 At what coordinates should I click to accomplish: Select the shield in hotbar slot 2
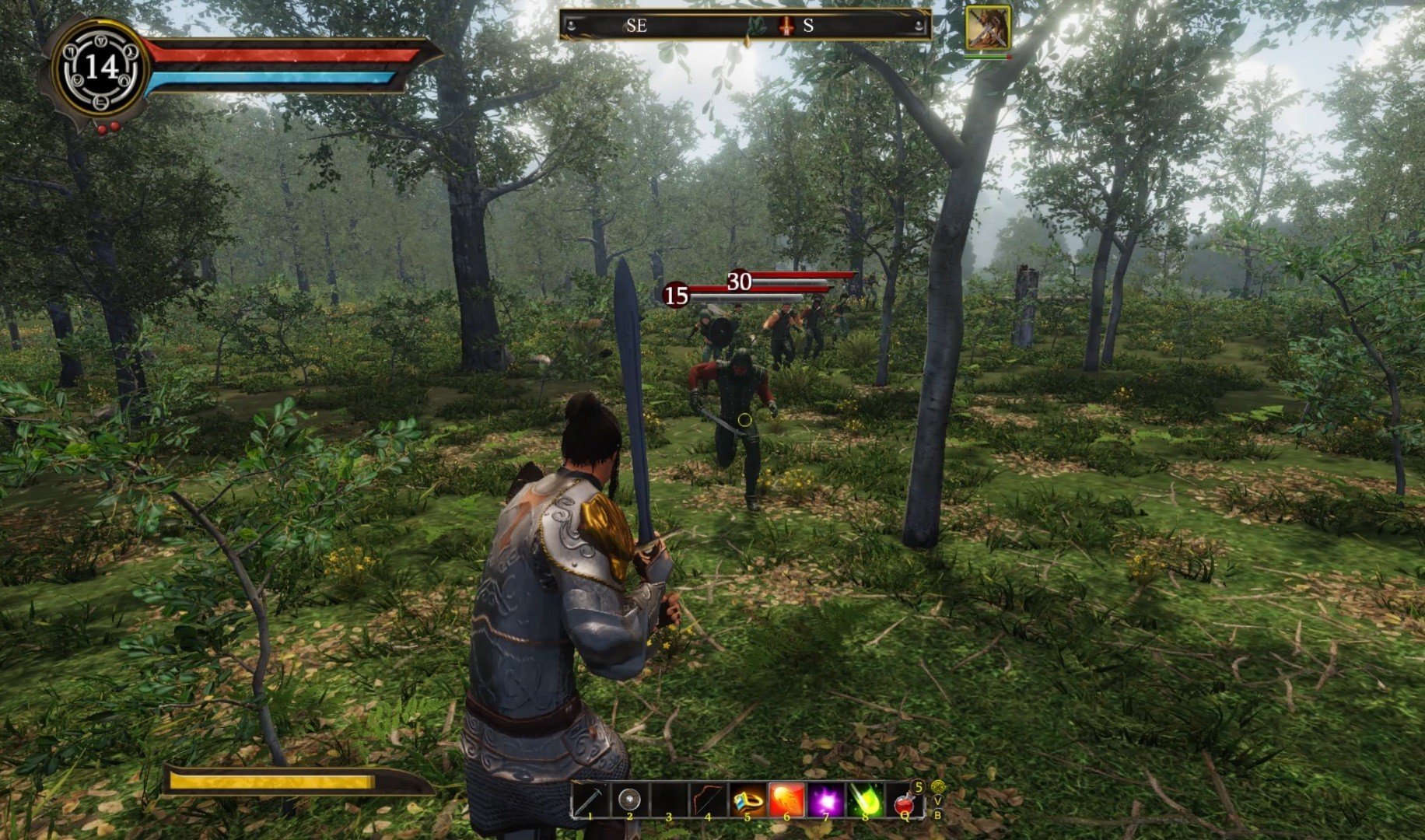[x=628, y=797]
